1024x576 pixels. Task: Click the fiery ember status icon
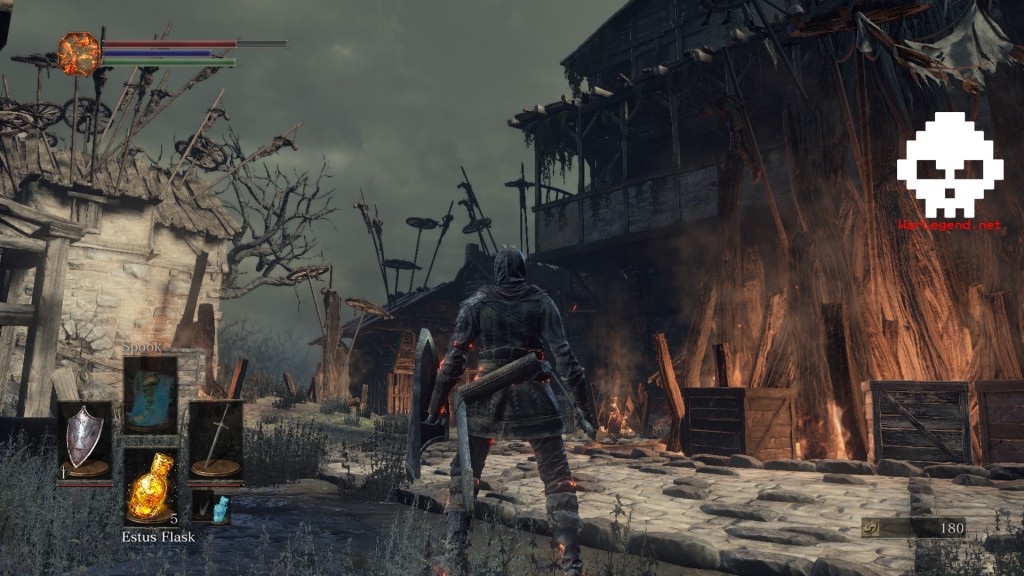point(79,54)
